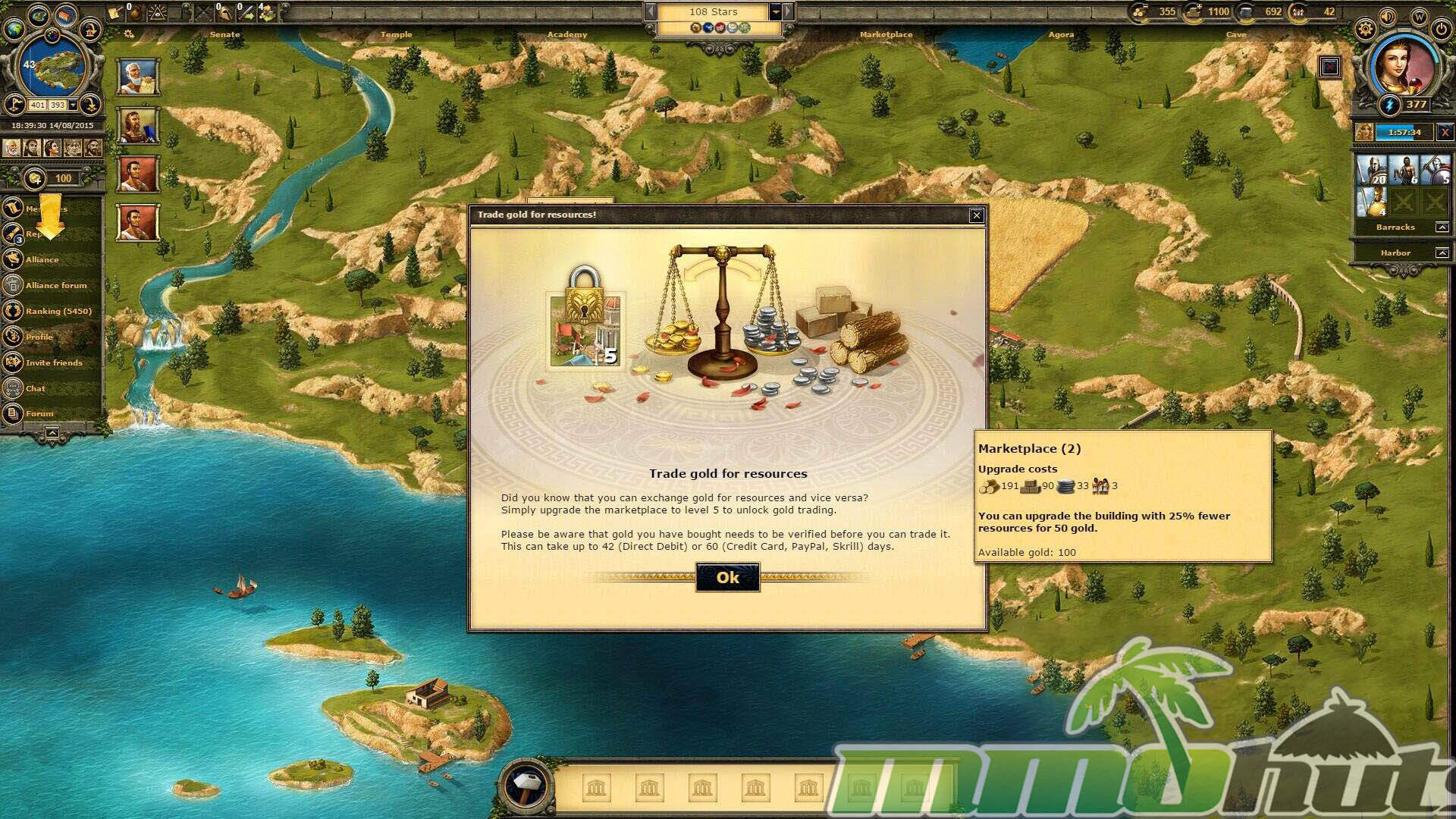The height and width of the screenshot is (819, 1456).
Task: Select Invite friends
Action: pyautogui.click(x=53, y=362)
